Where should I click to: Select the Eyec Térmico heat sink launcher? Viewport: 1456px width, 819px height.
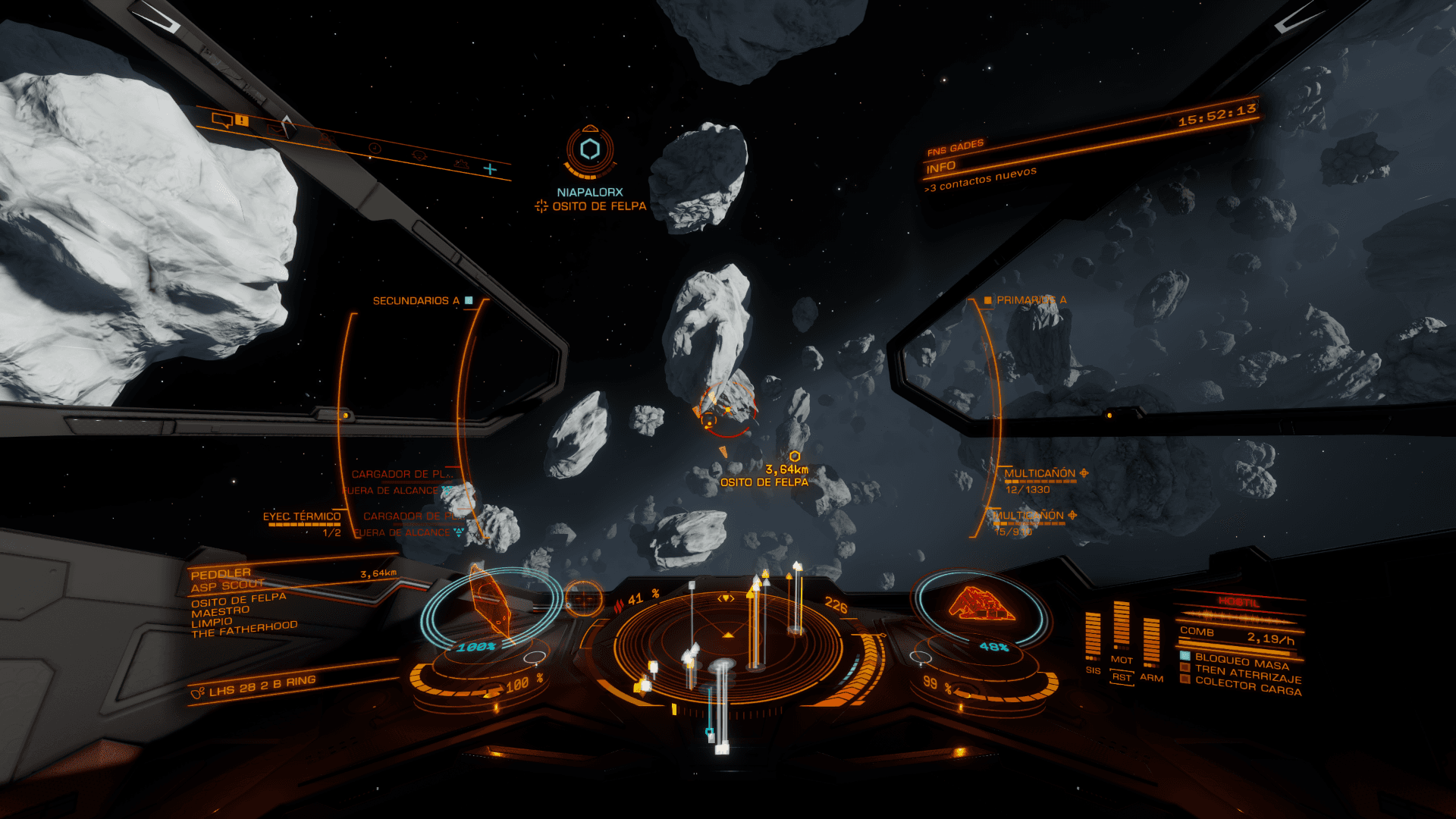click(302, 517)
